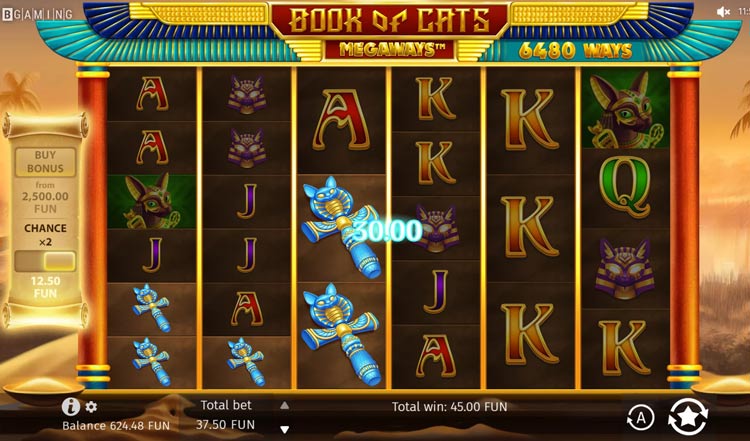Image resolution: width=750 pixels, height=441 pixels.
Task: Click the Buy Bonus button
Action: tap(45, 162)
